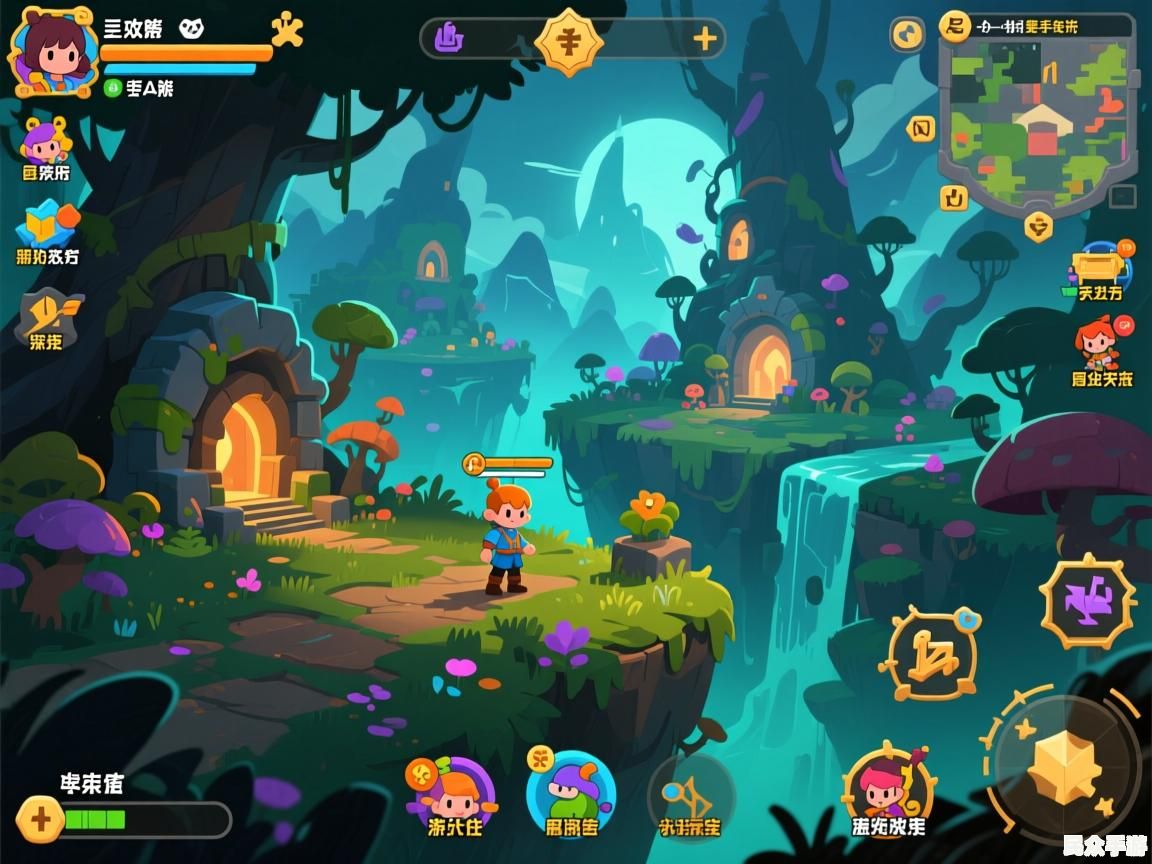The height and width of the screenshot is (864, 1152).
Task: Select the greyed-out key slot in the bottom bar
Action: 690,797
